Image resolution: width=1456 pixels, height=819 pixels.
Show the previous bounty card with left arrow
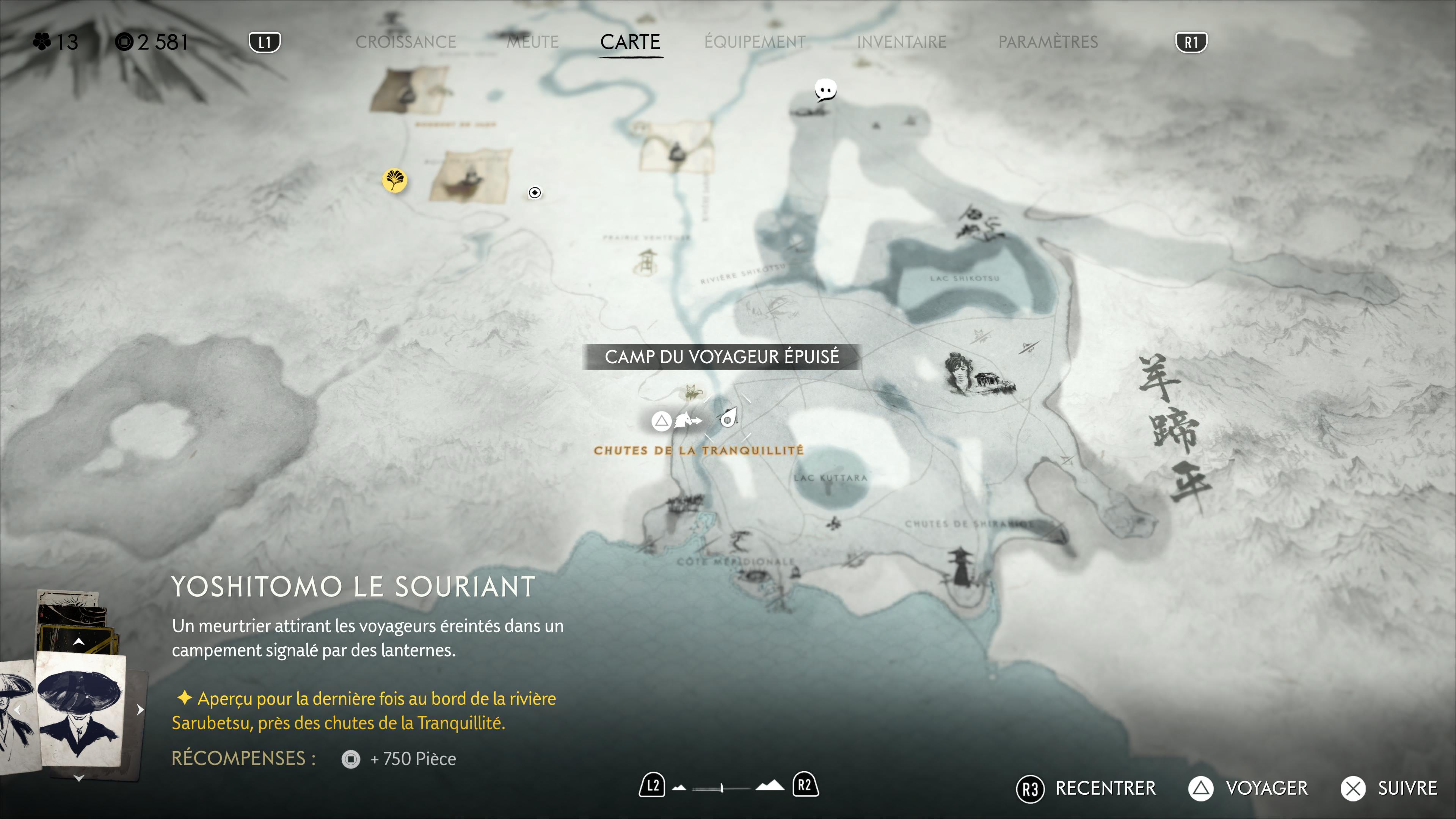coord(17,709)
